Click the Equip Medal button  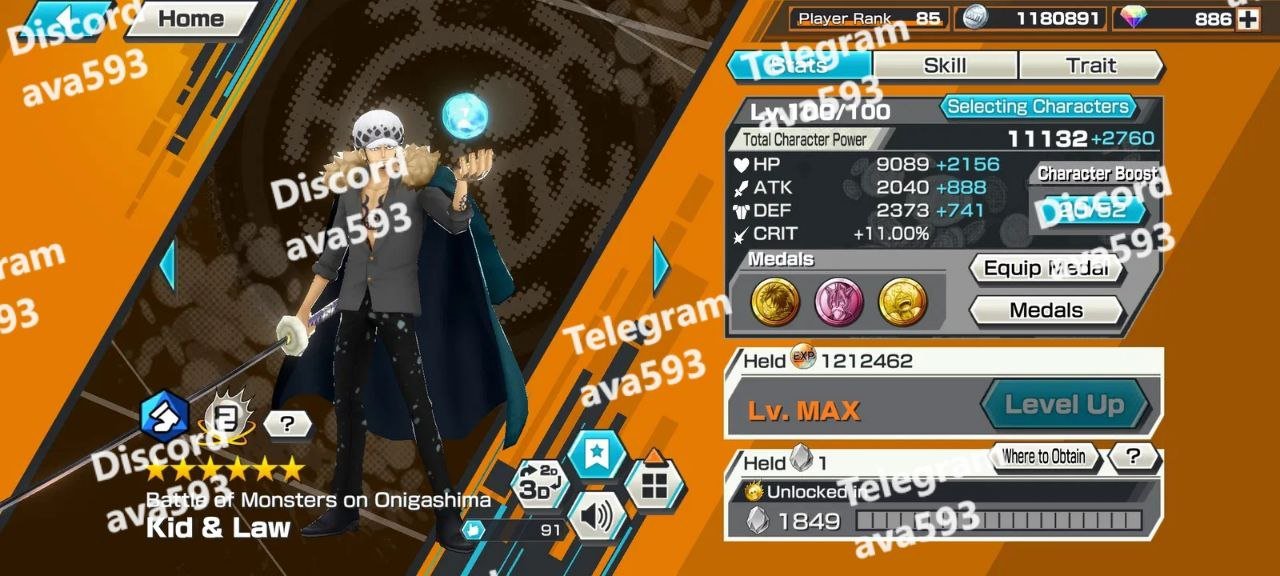[1046, 268]
